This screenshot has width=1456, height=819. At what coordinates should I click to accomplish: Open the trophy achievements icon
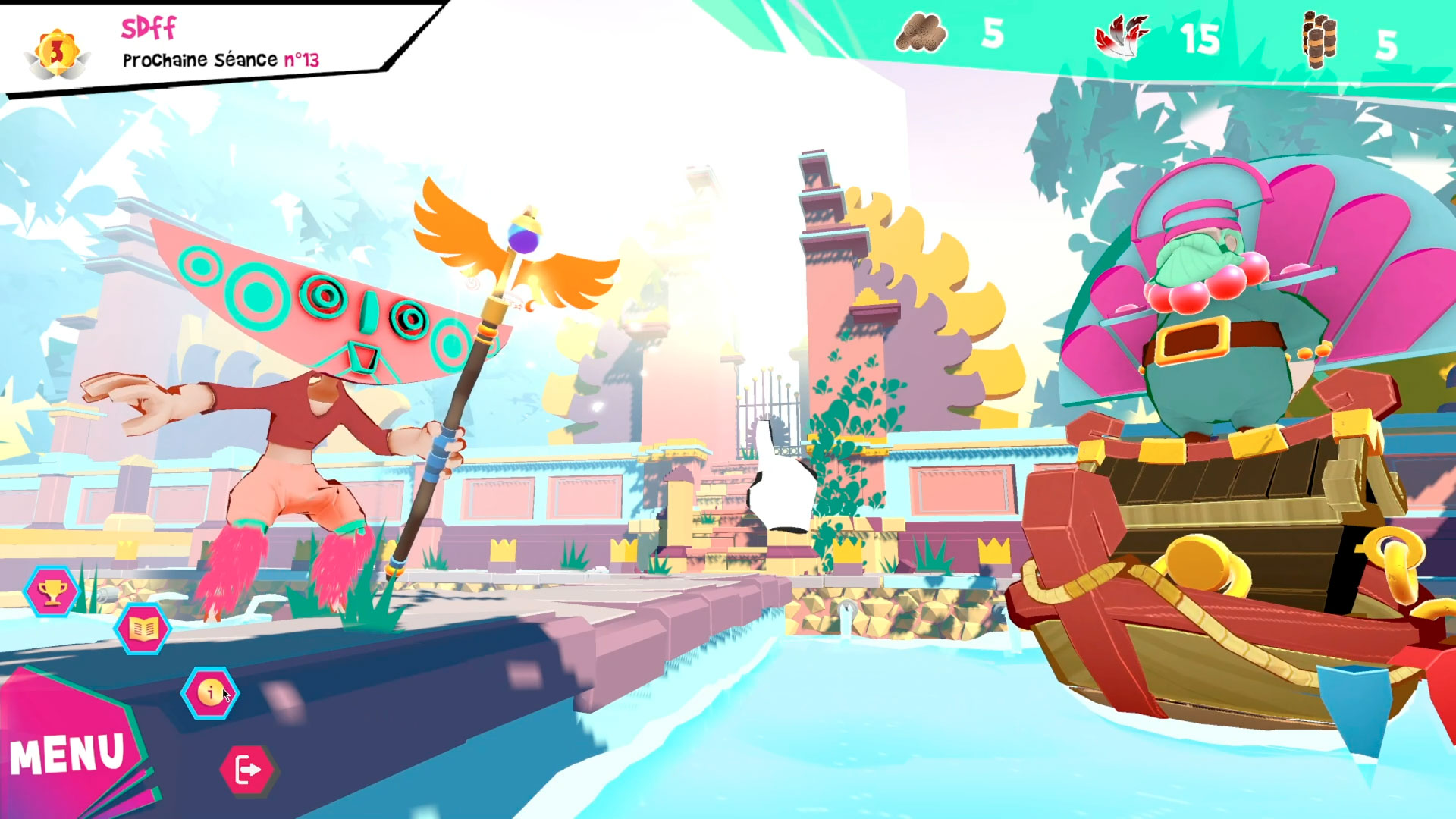point(52,591)
